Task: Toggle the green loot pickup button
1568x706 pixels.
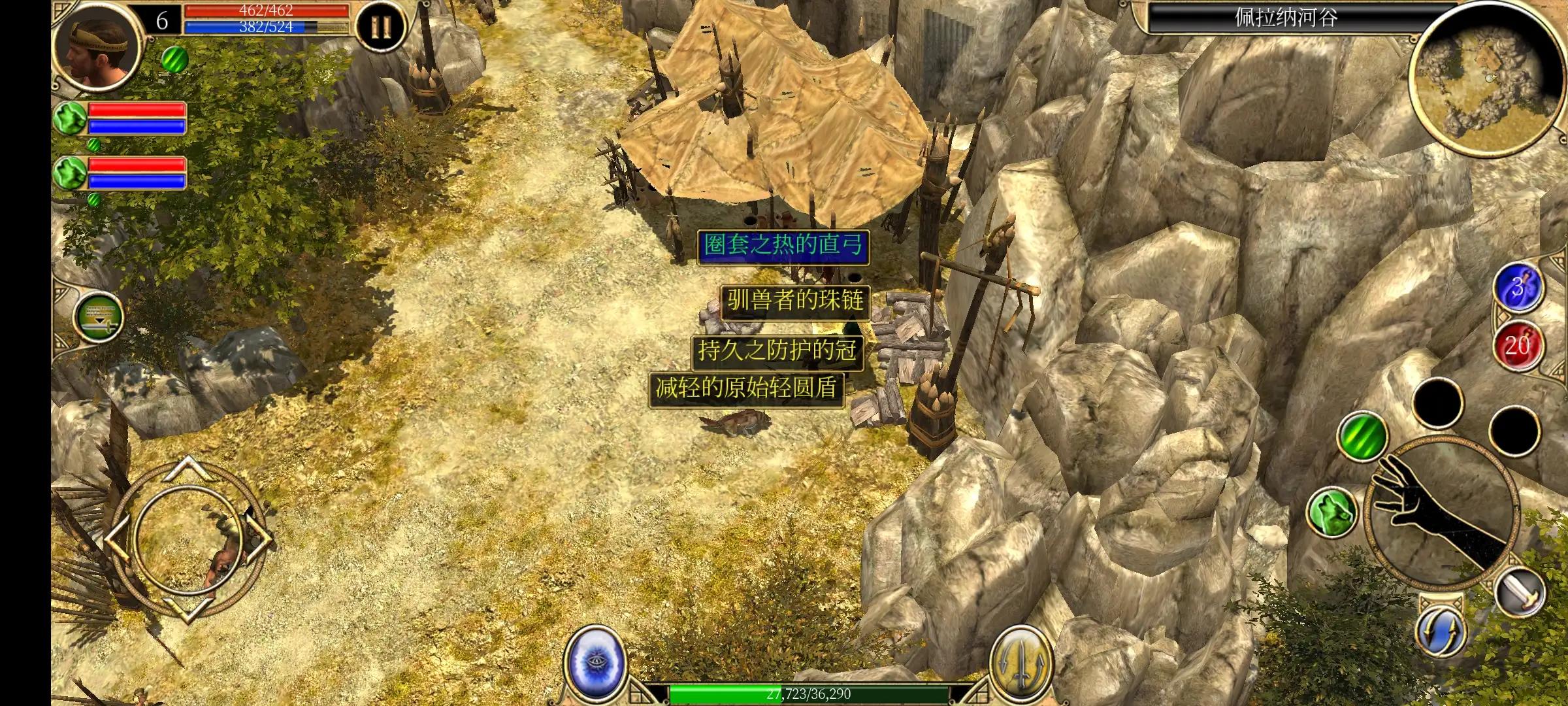Action: click(98, 316)
